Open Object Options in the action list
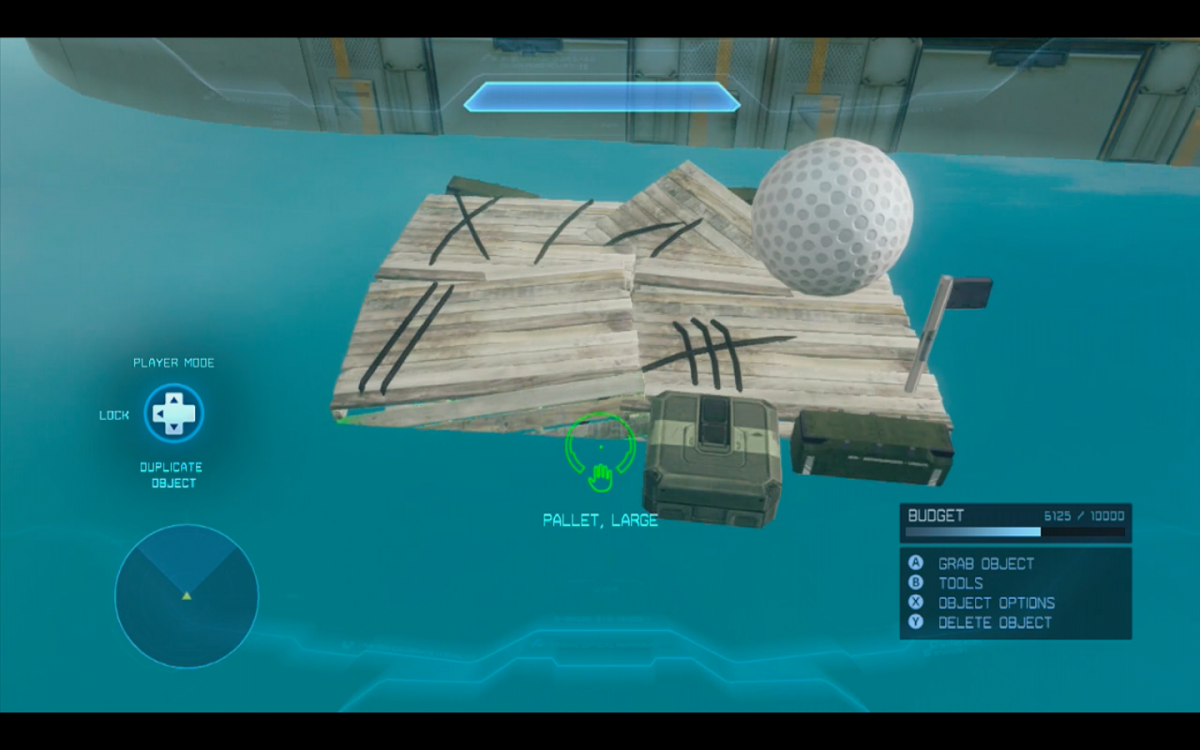This screenshot has width=1200, height=750. click(995, 603)
